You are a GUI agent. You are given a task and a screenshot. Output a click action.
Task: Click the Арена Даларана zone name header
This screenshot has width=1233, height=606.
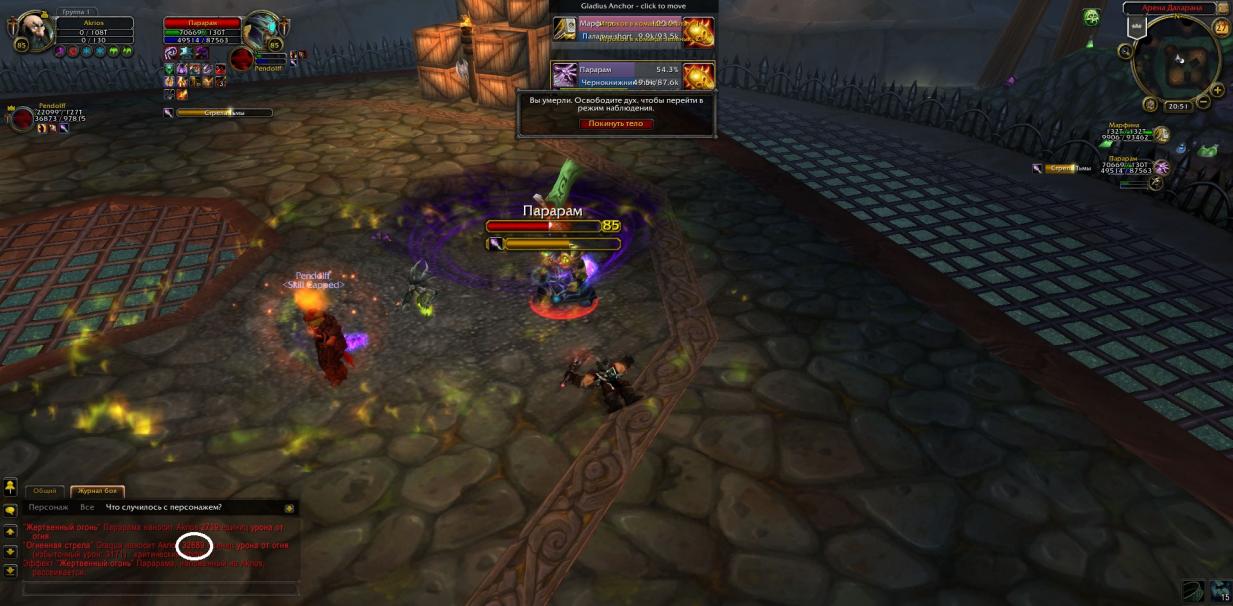(x=1168, y=8)
